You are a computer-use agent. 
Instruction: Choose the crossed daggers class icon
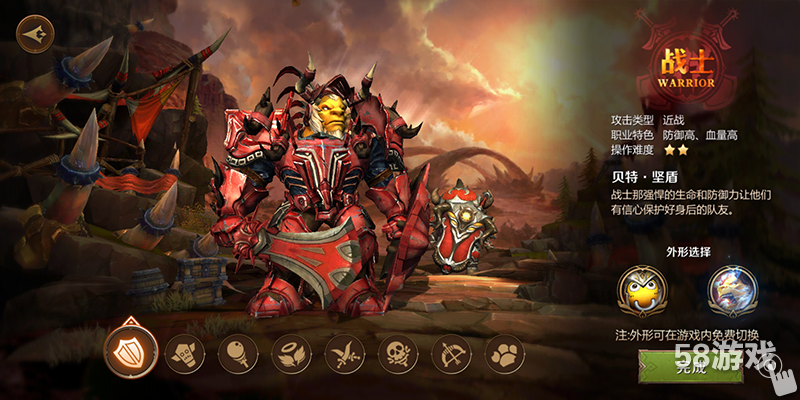tap(345, 353)
